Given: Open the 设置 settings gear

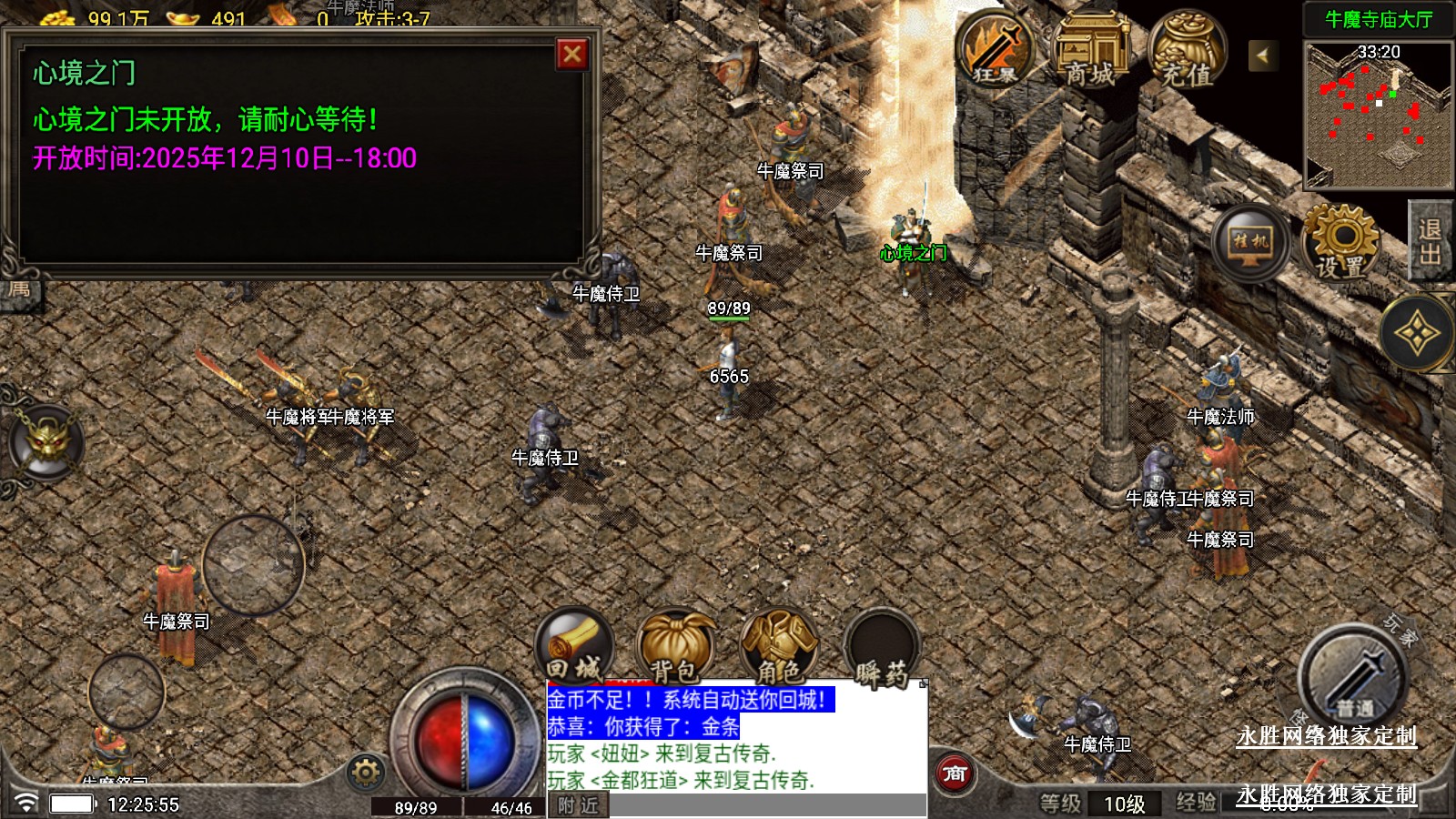Looking at the screenshot, I should point(1340,243).
